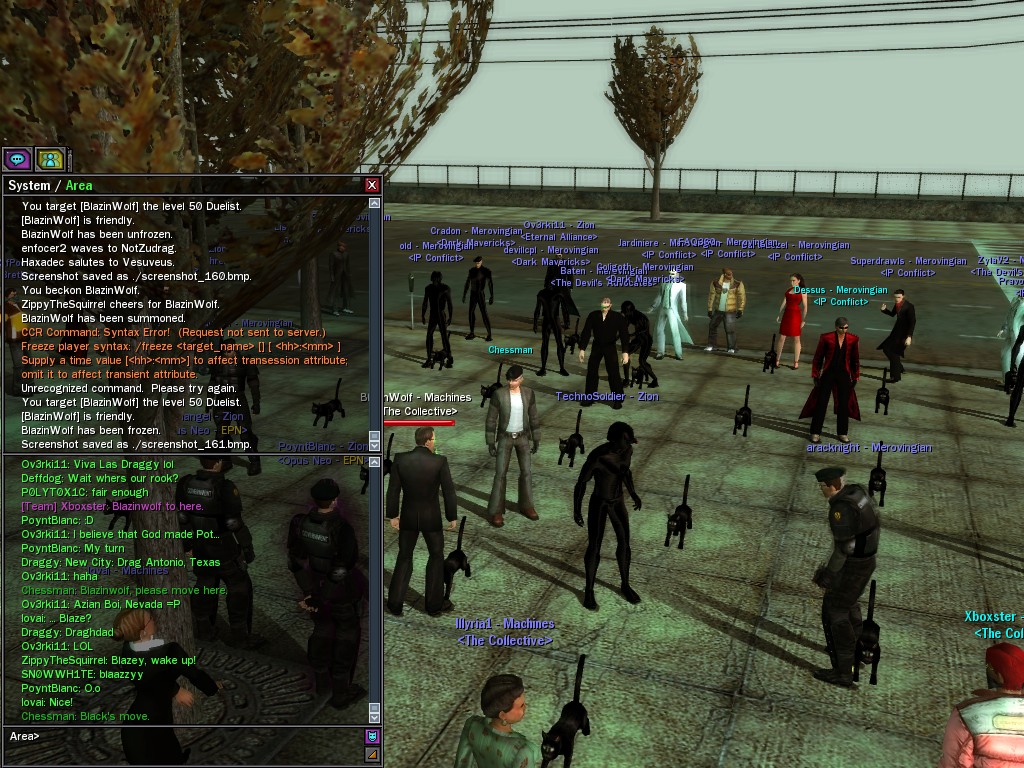
Task: Open the purple emote mask button
Action: [372, 737]
